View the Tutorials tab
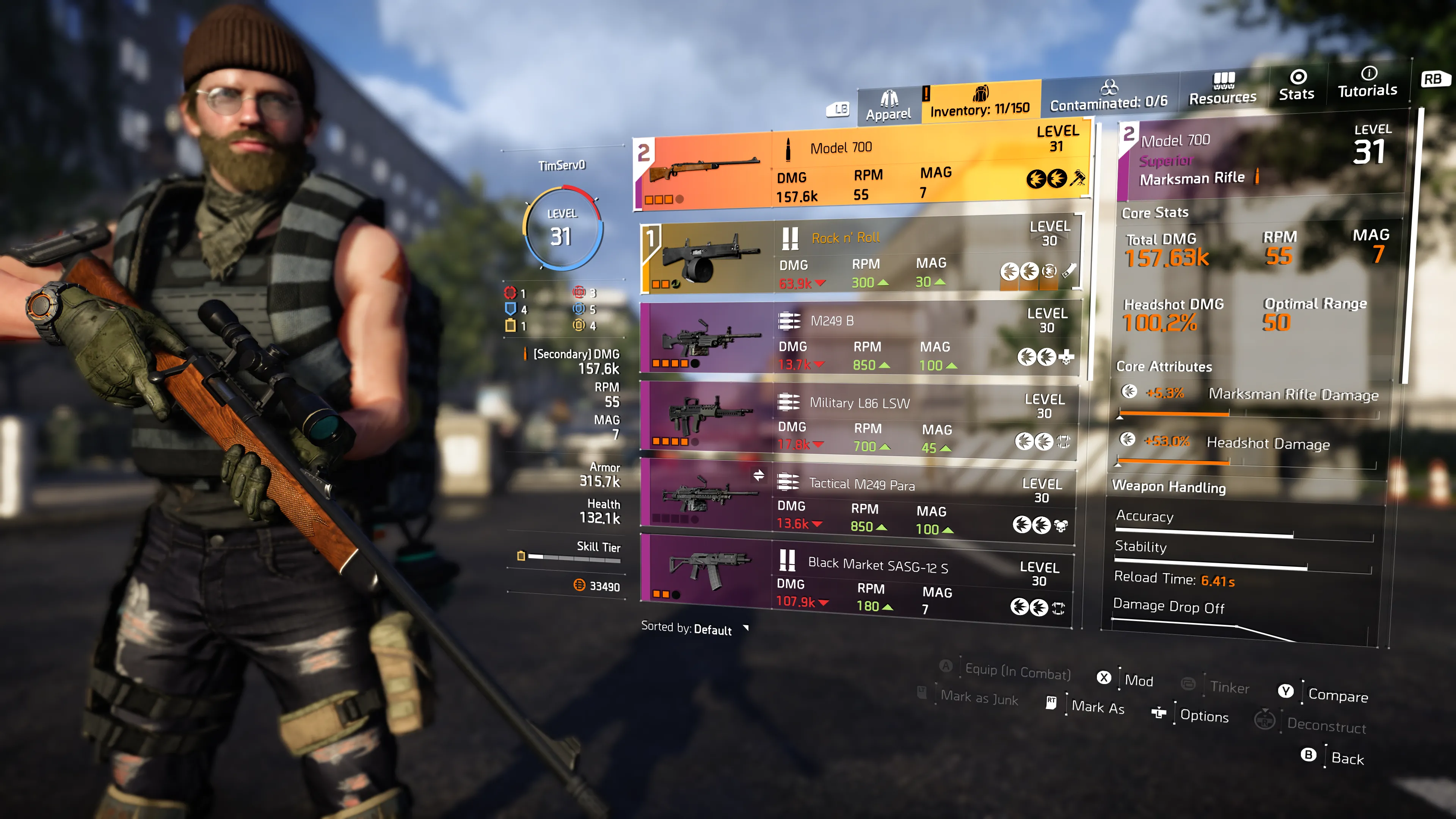 pyautogui.click(x=1367, y=83)
